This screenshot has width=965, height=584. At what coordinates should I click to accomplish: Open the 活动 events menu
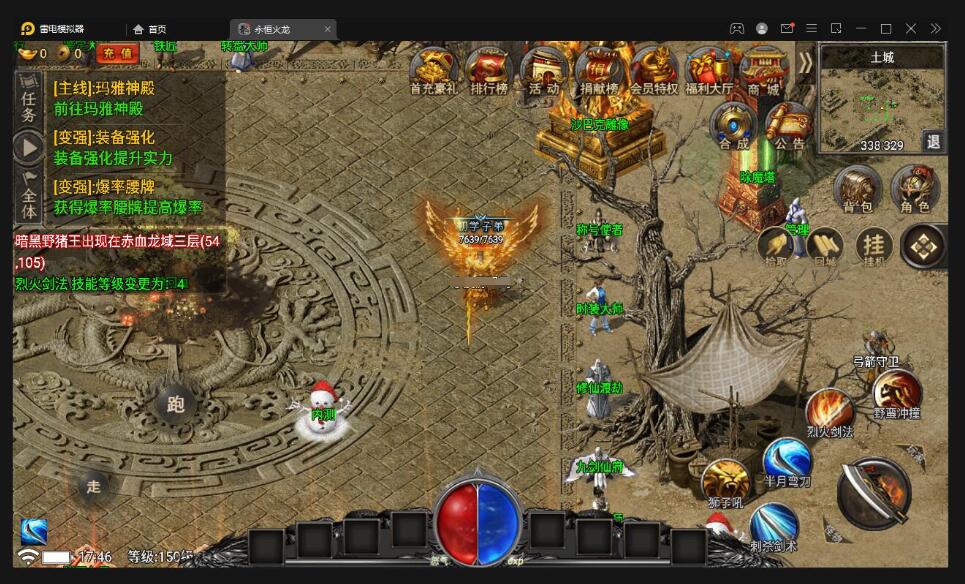544,70
